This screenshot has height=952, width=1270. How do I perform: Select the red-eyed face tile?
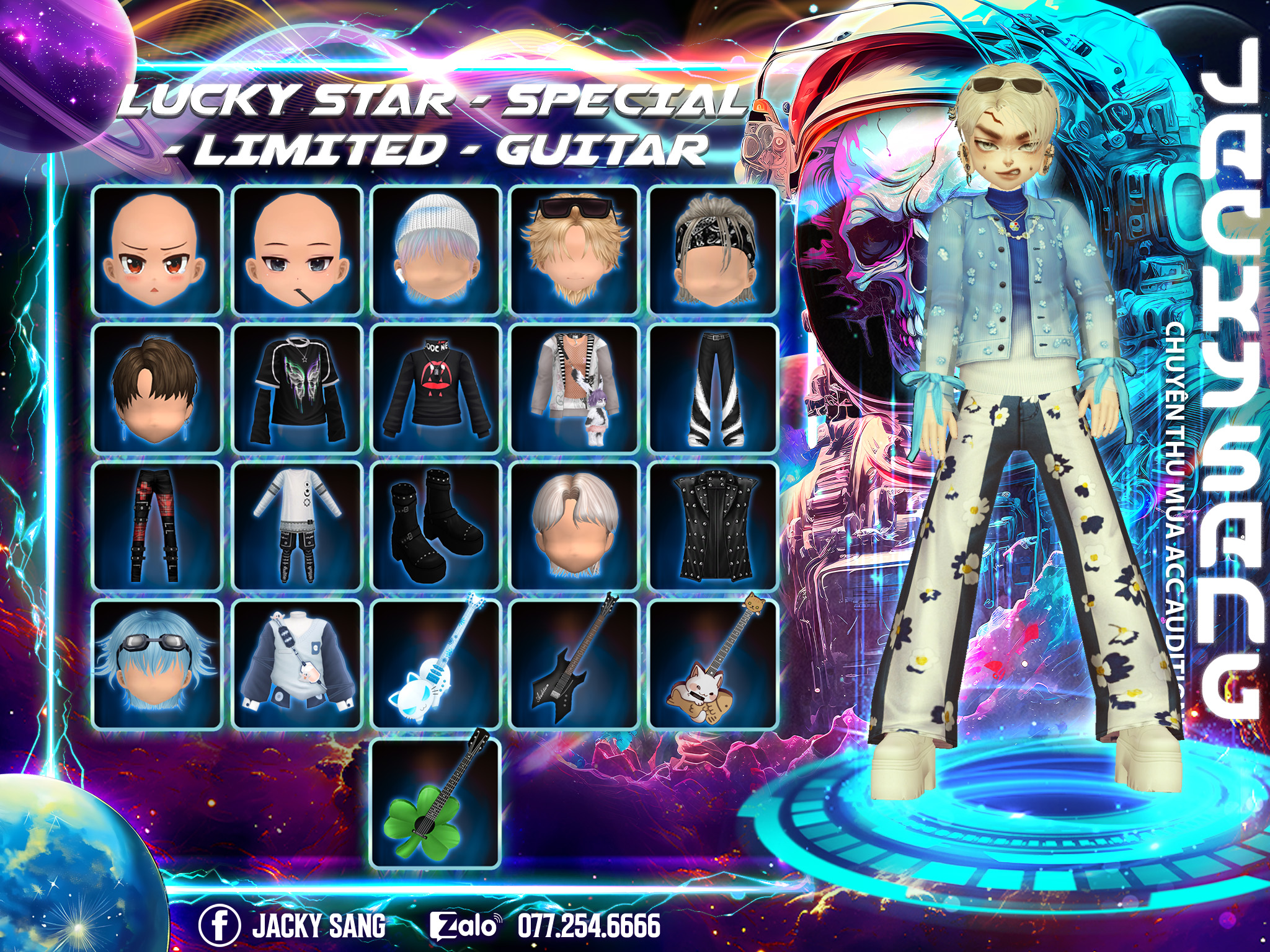tap(158, 250)
